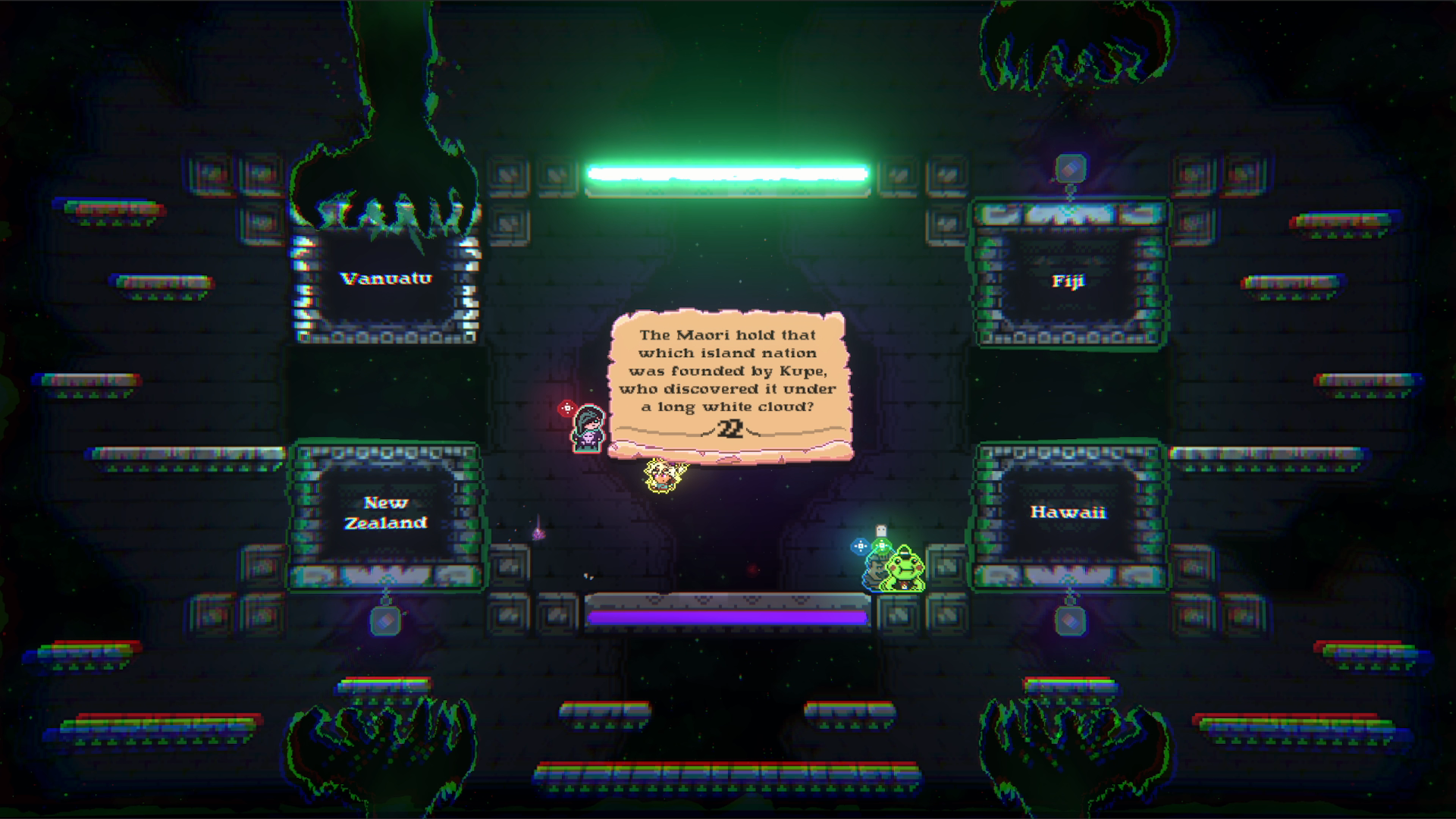Collect the pill pickup above Fiji's platform
Screen dimensions: 1456x819
(1071, 168)
